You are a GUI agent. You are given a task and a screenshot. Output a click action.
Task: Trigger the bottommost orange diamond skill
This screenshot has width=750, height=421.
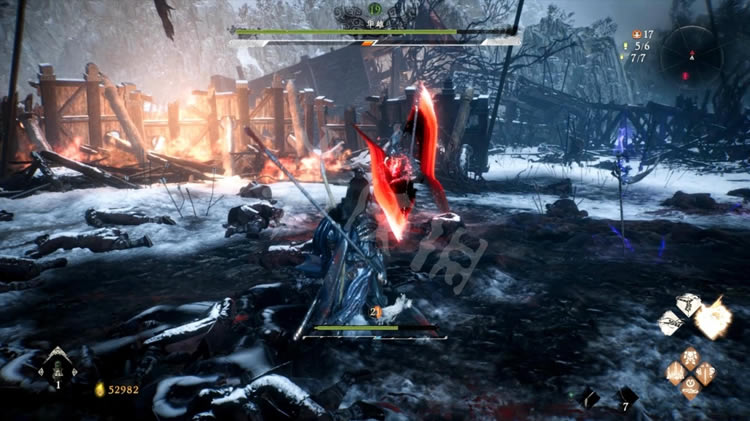coord(690,389)
